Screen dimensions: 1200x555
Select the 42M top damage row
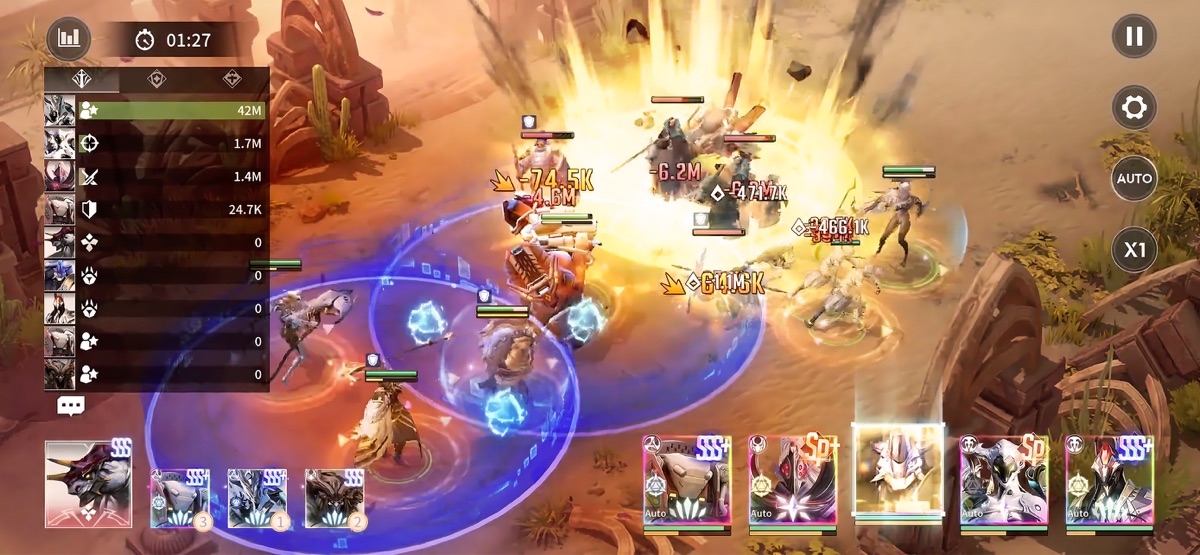point(157,111)
